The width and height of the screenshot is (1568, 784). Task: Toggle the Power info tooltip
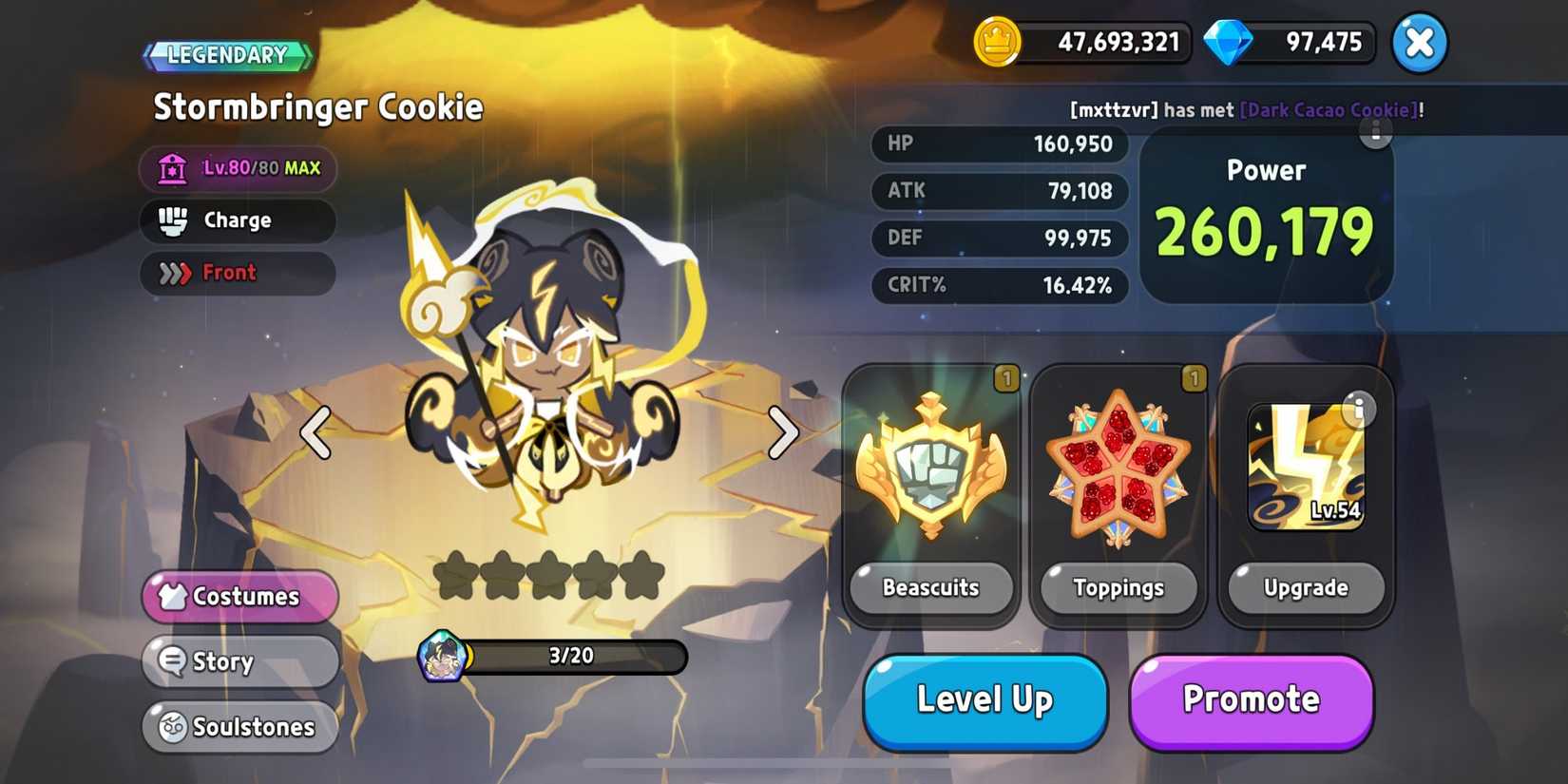click(1375, 135)
